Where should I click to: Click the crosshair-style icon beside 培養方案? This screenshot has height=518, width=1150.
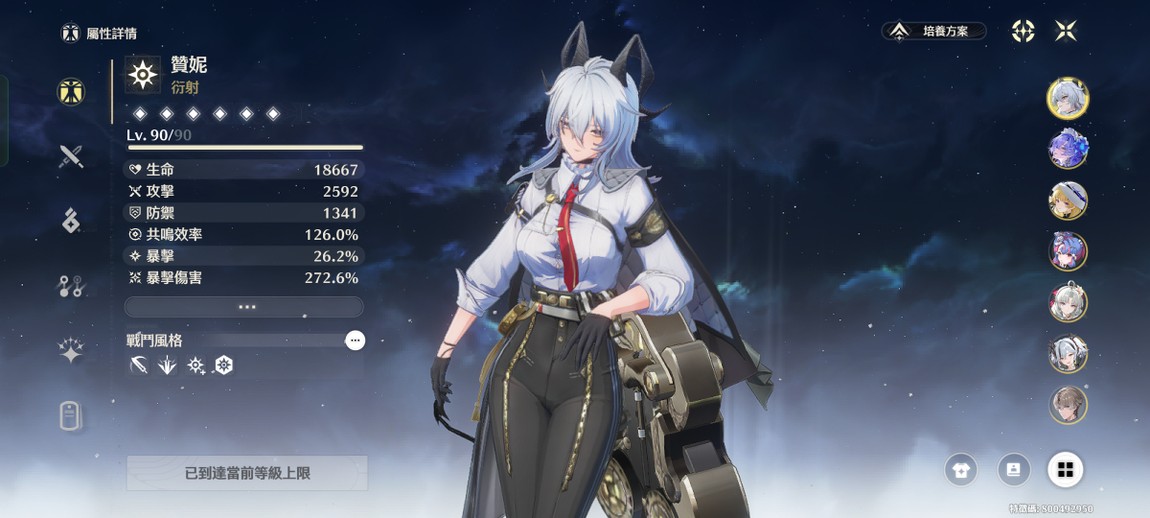click(1022, 32)
